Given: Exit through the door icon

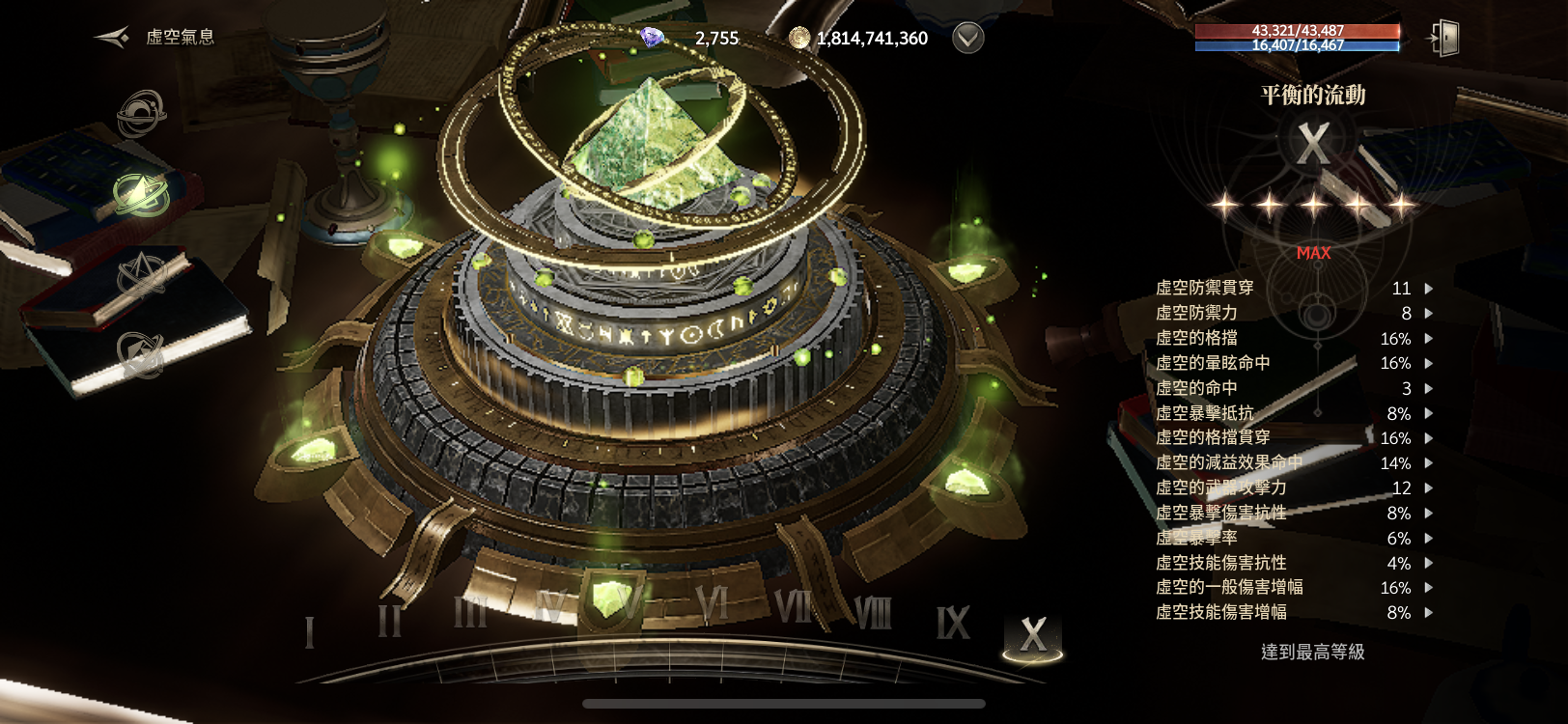Looking at the screenshot, I should coord(1444,39).
